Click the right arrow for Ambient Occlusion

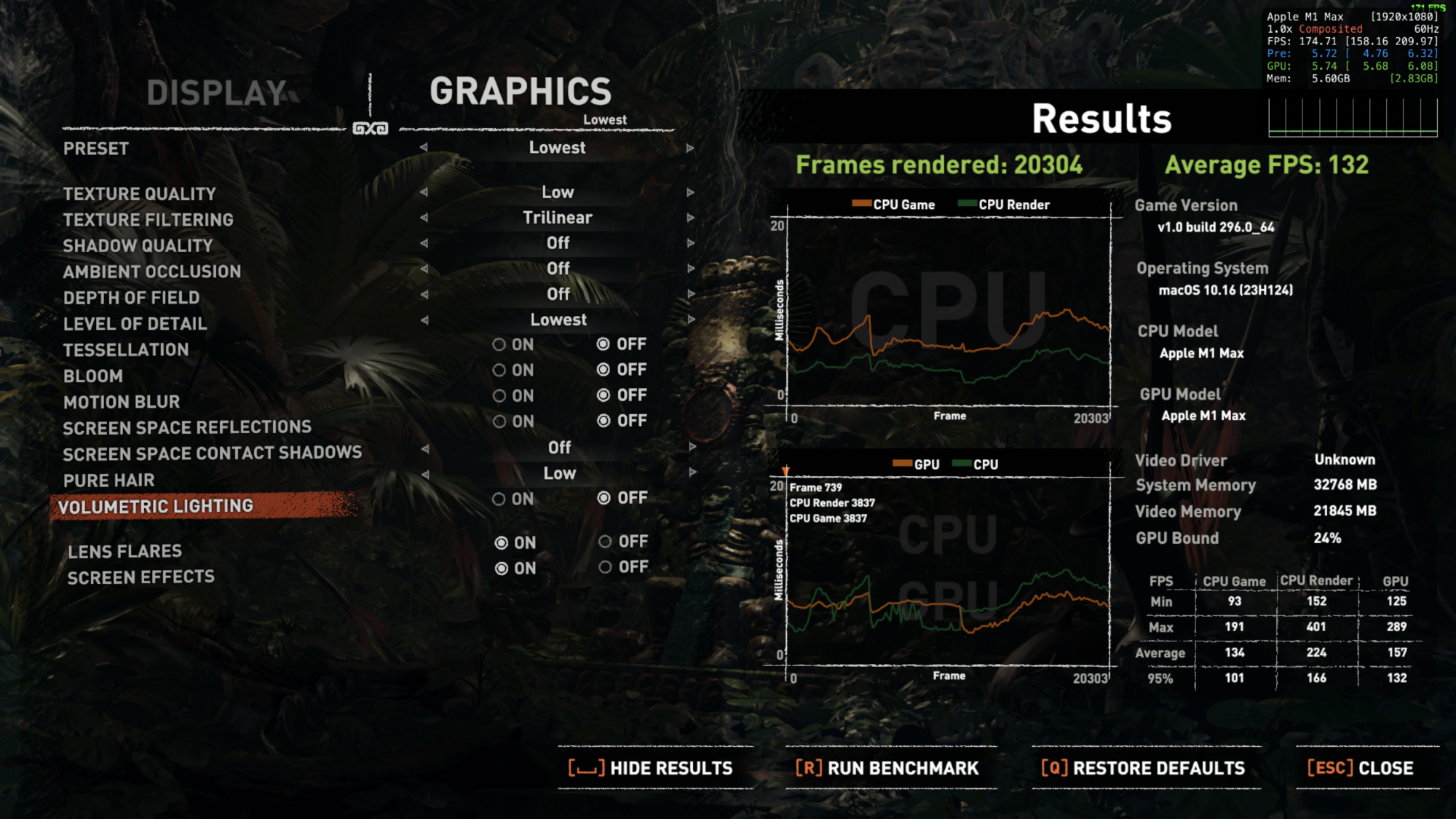[x=689, y=269]
